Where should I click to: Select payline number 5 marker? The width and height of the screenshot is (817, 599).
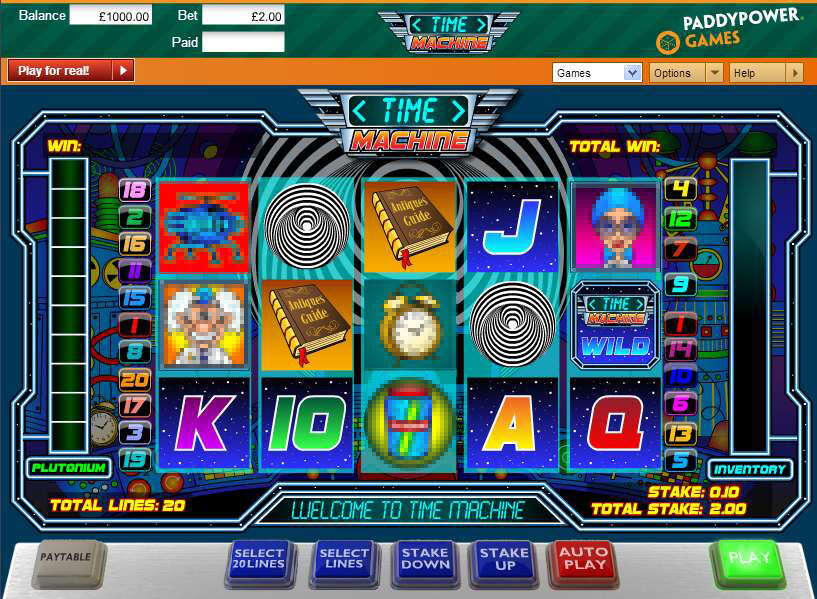pyautogui.click(x=681, y=460)
